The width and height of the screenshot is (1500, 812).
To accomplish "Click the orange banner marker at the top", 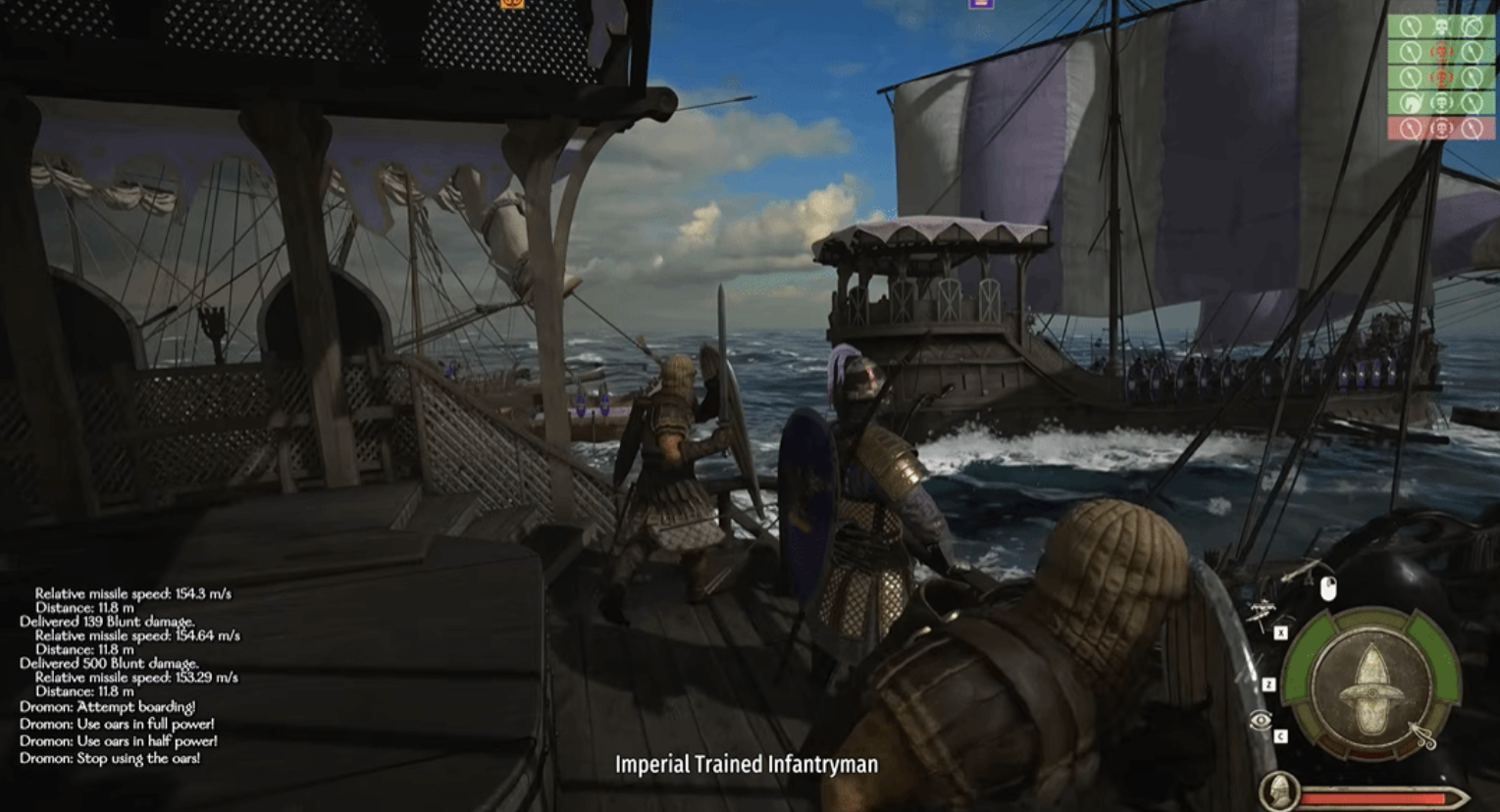I will pyautogui.click(x=512, y=4).
